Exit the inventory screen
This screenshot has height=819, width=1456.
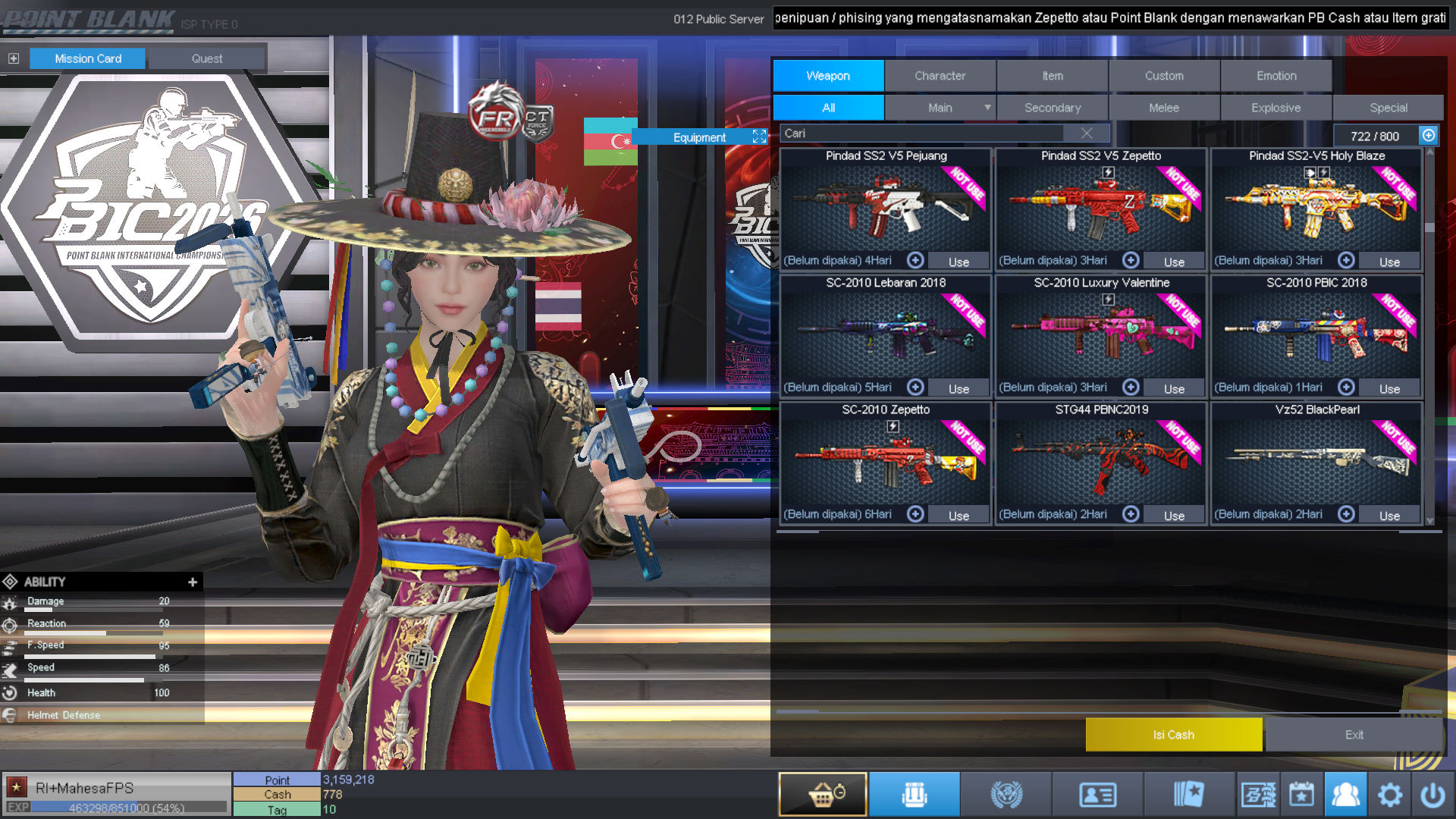point(1354,735)
